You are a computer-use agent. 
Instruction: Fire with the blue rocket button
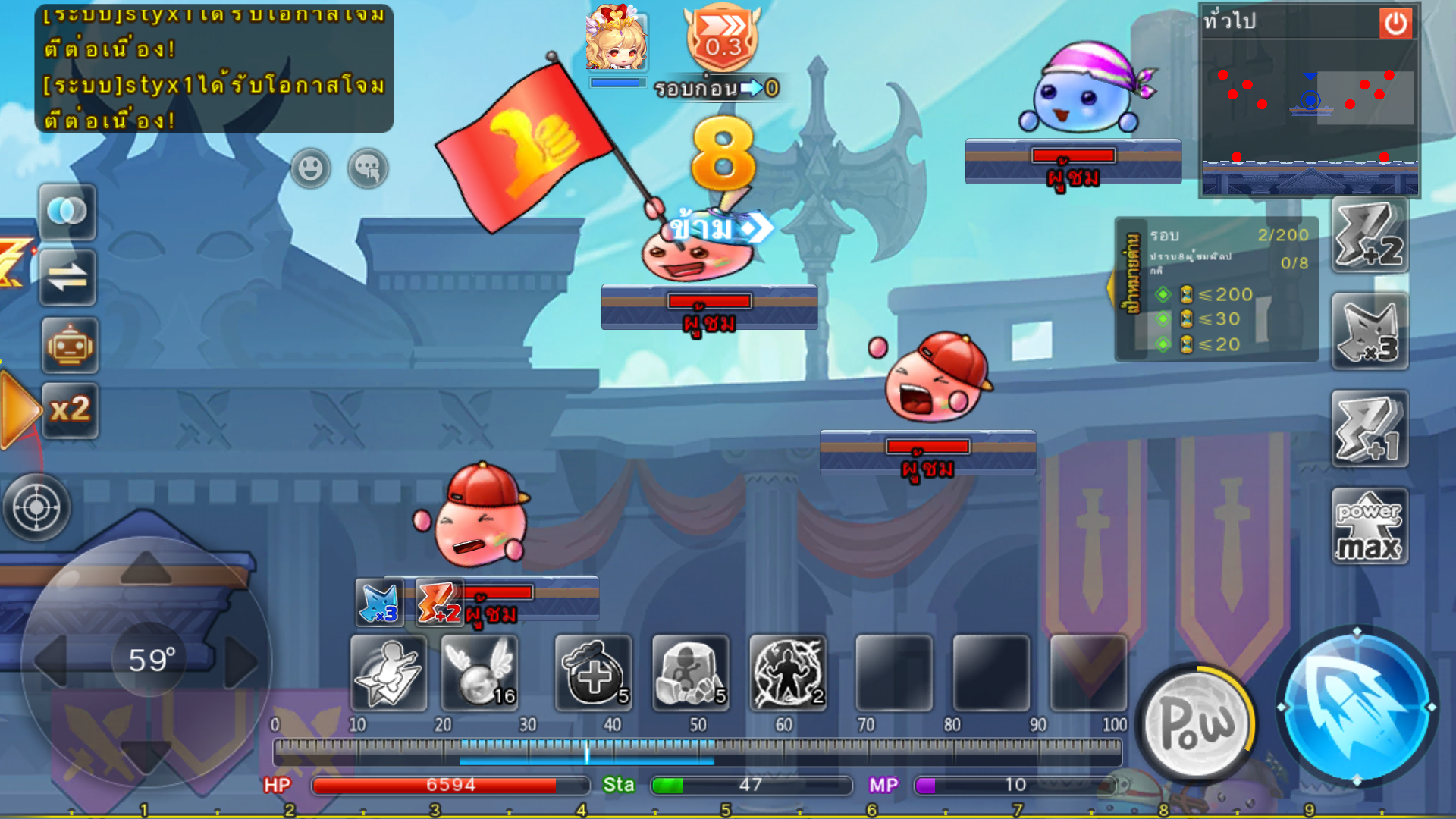pos(1357,706)
